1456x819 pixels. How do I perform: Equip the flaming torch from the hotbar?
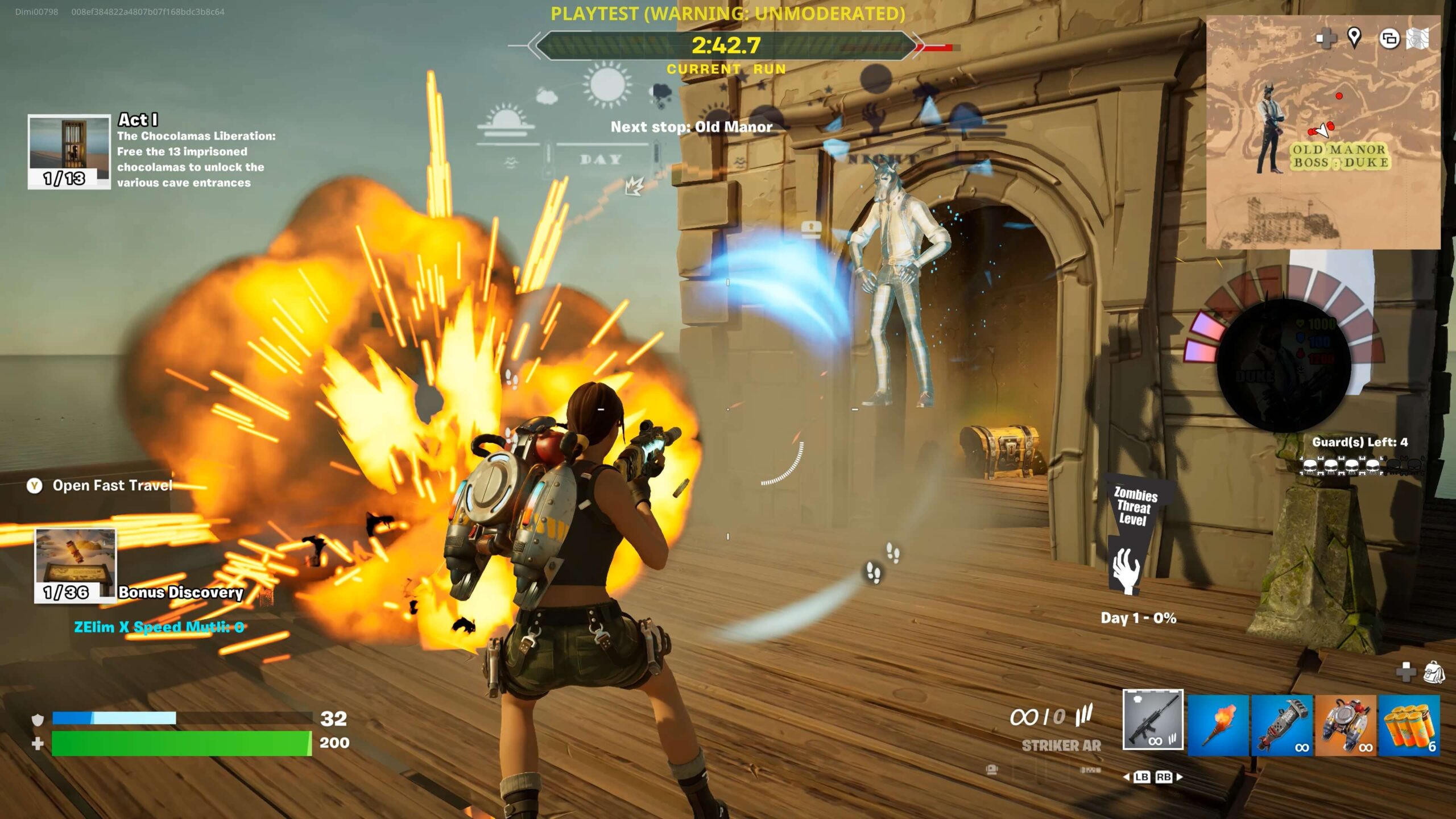coord(1218,725)
